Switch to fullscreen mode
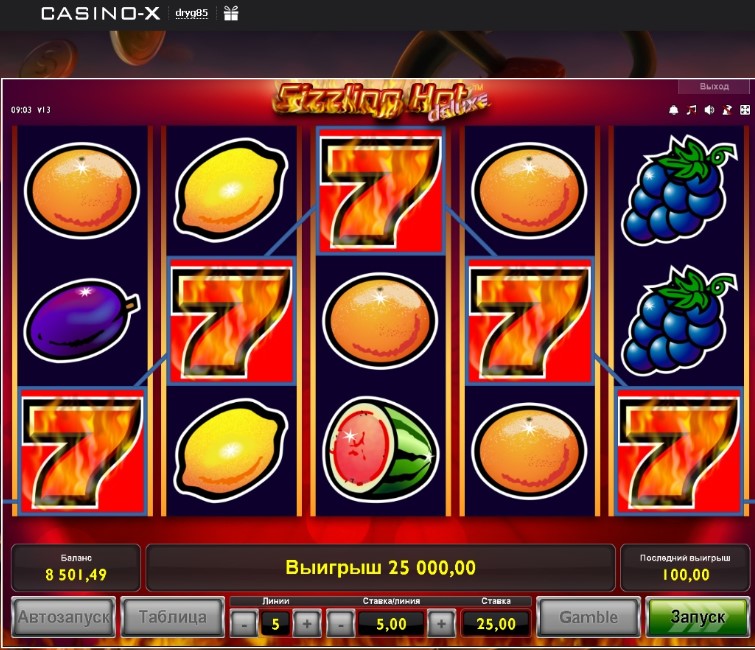 coord(744,110)
